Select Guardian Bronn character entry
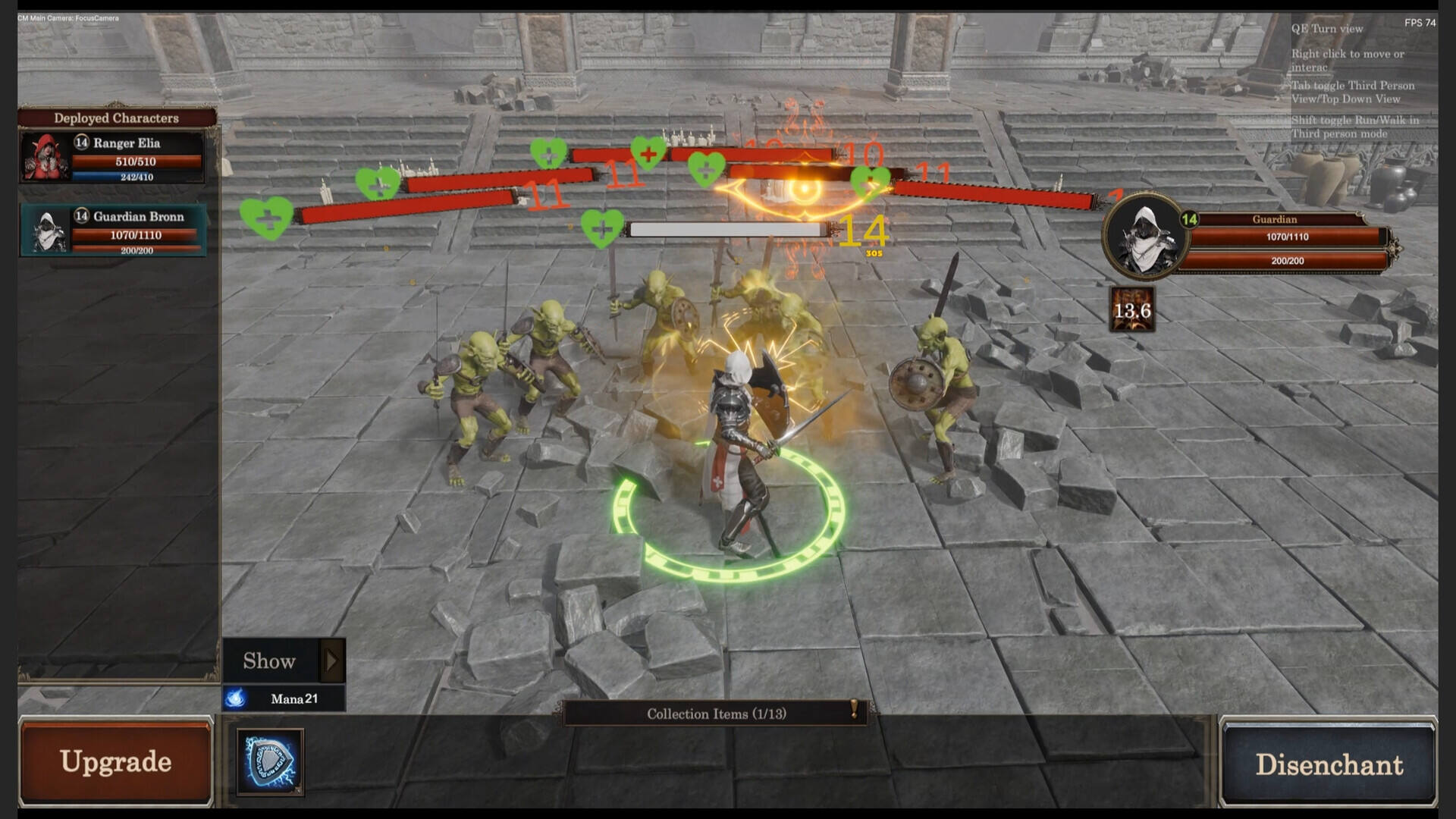Viewport: 1456px width, 819px height. point(112,231)
